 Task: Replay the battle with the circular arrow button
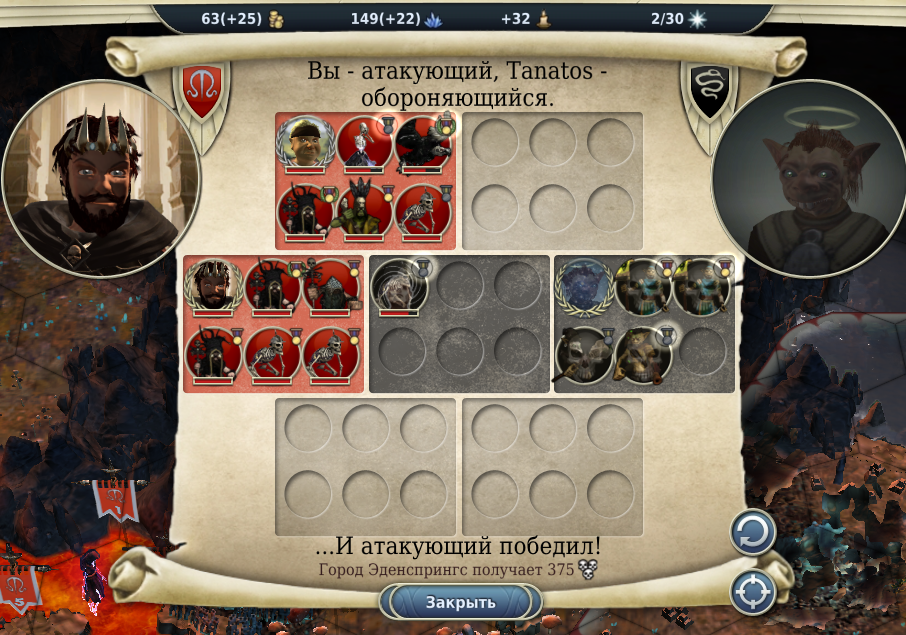(x=752, y=532)
